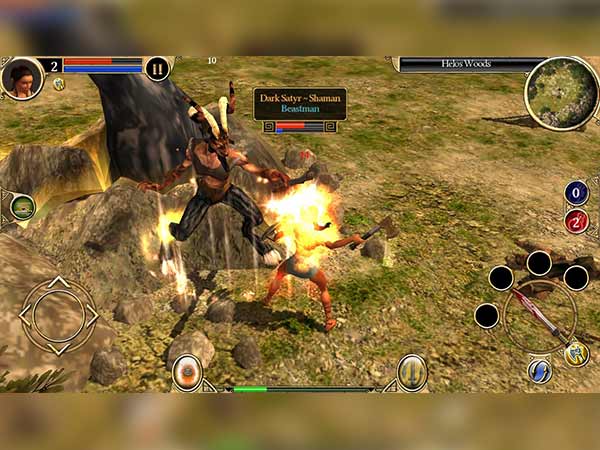Tap the golden trident button at bottom
Screen dimensions: 600x450
412,372
